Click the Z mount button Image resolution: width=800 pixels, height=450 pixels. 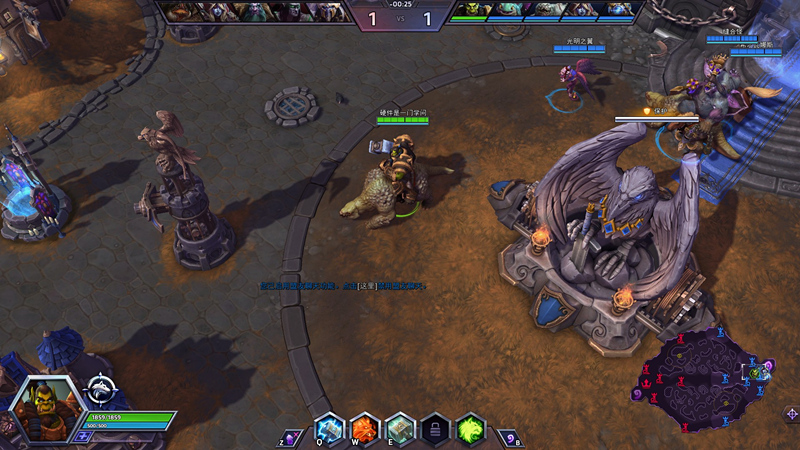[290, 436]
